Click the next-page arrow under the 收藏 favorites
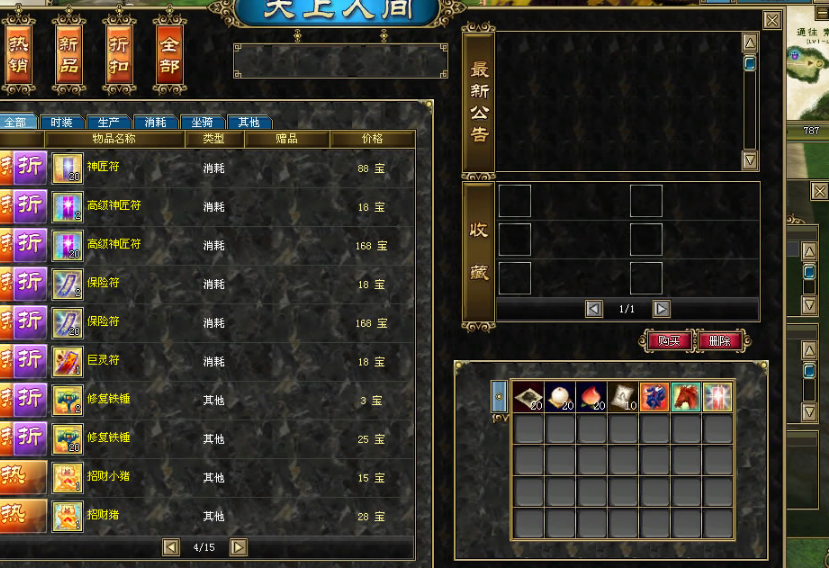Image resolution: width=829 pixels, height=568 pixels. [661, 309]
